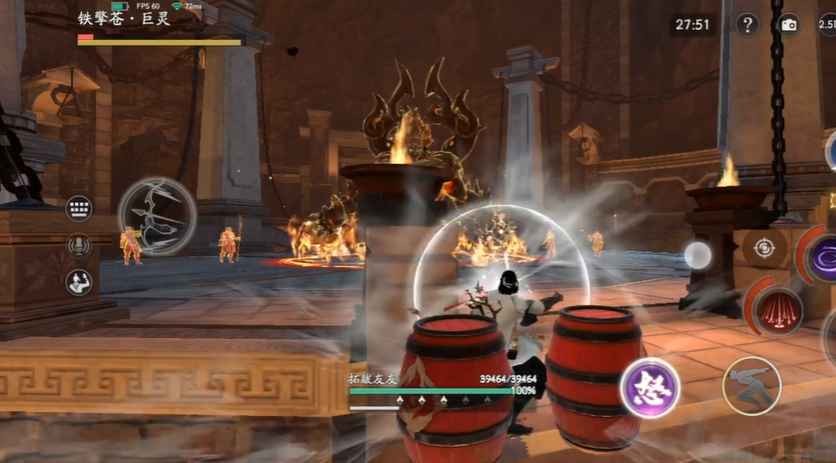Open the character emote gesture button
The width and height of the screenshot is (836, 463).
click(x=79, y=282)
